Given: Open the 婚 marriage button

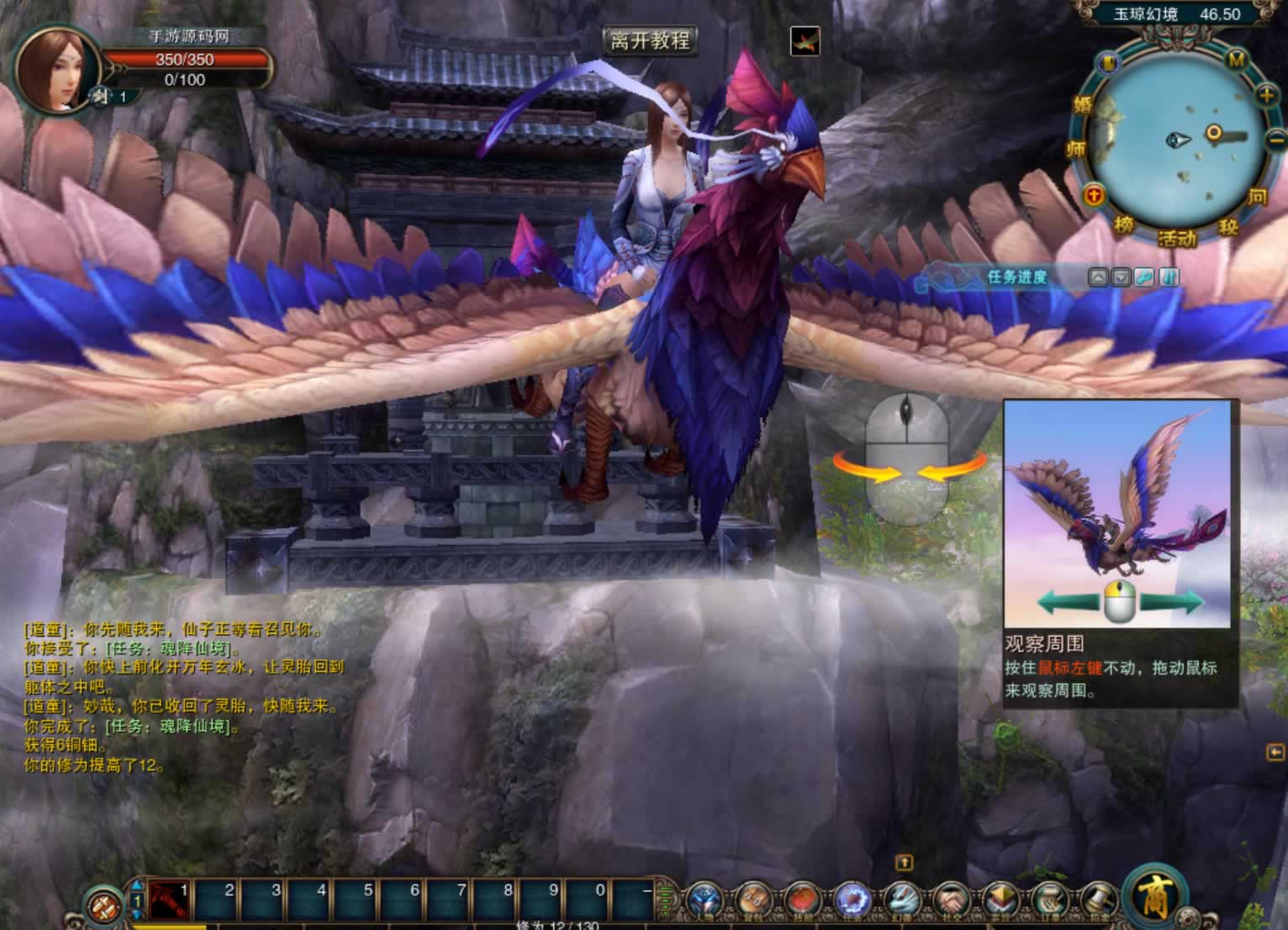Looking at the screenshot, I should point(1082,105).
